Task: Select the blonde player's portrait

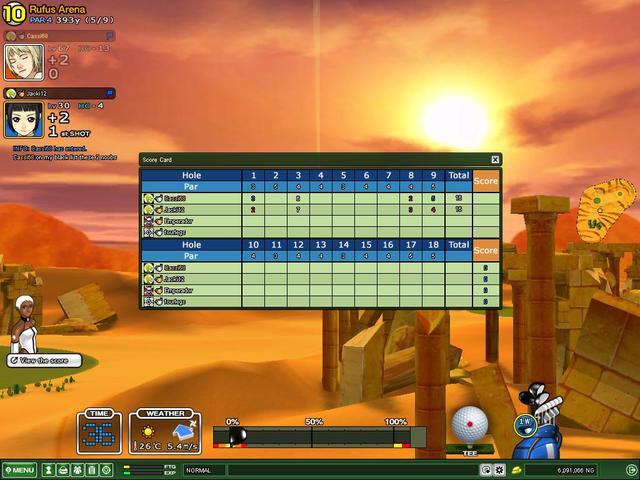Action: [23, 62]
